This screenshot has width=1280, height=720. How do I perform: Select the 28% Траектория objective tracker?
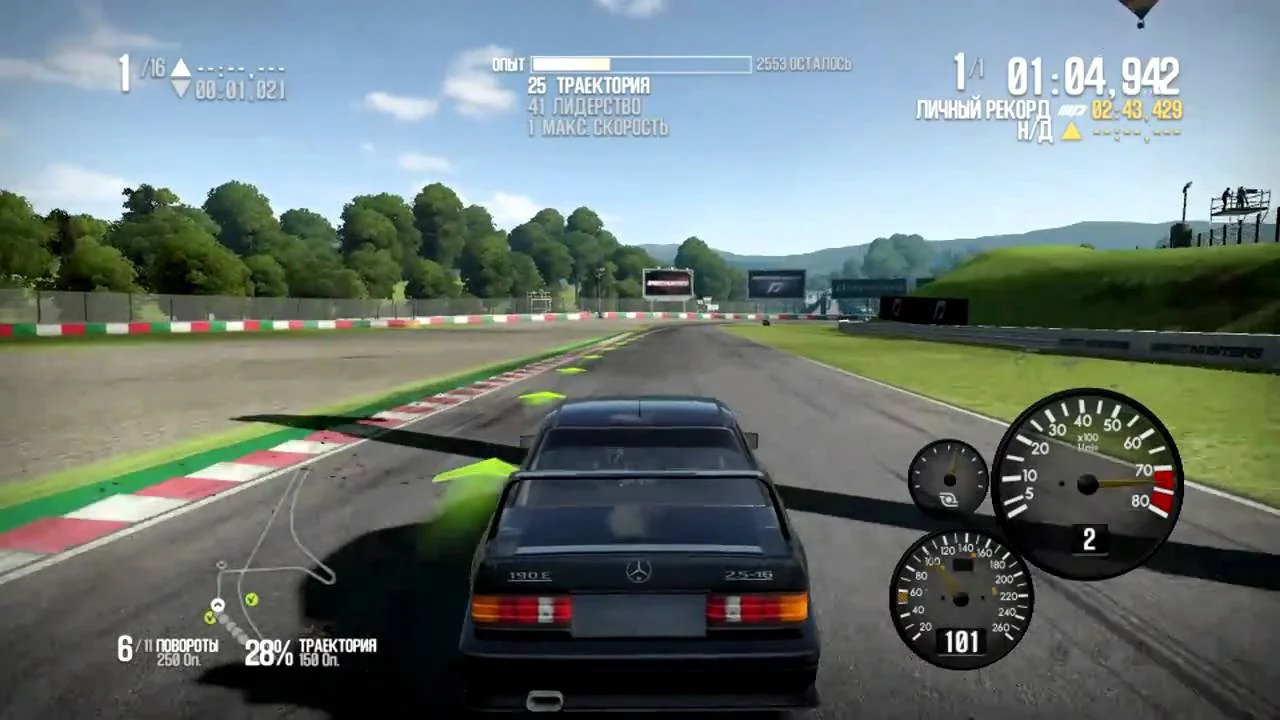coord(311,652)
